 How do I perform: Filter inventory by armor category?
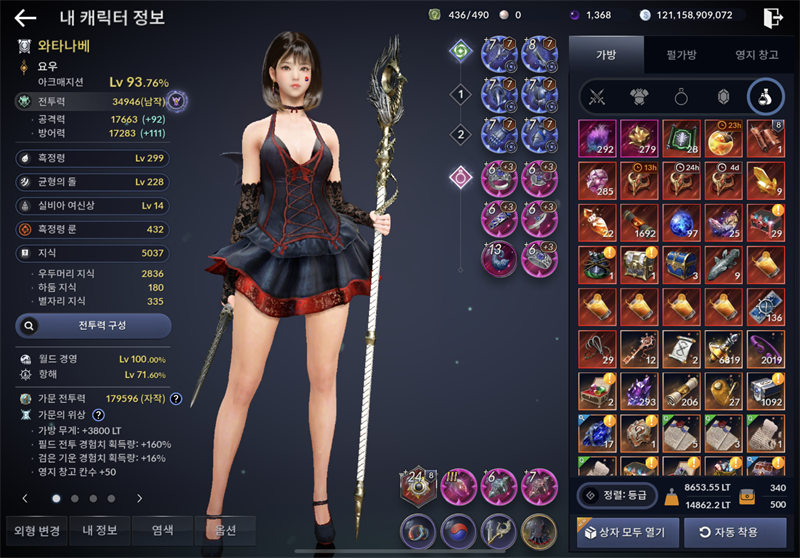click(639, 97)
